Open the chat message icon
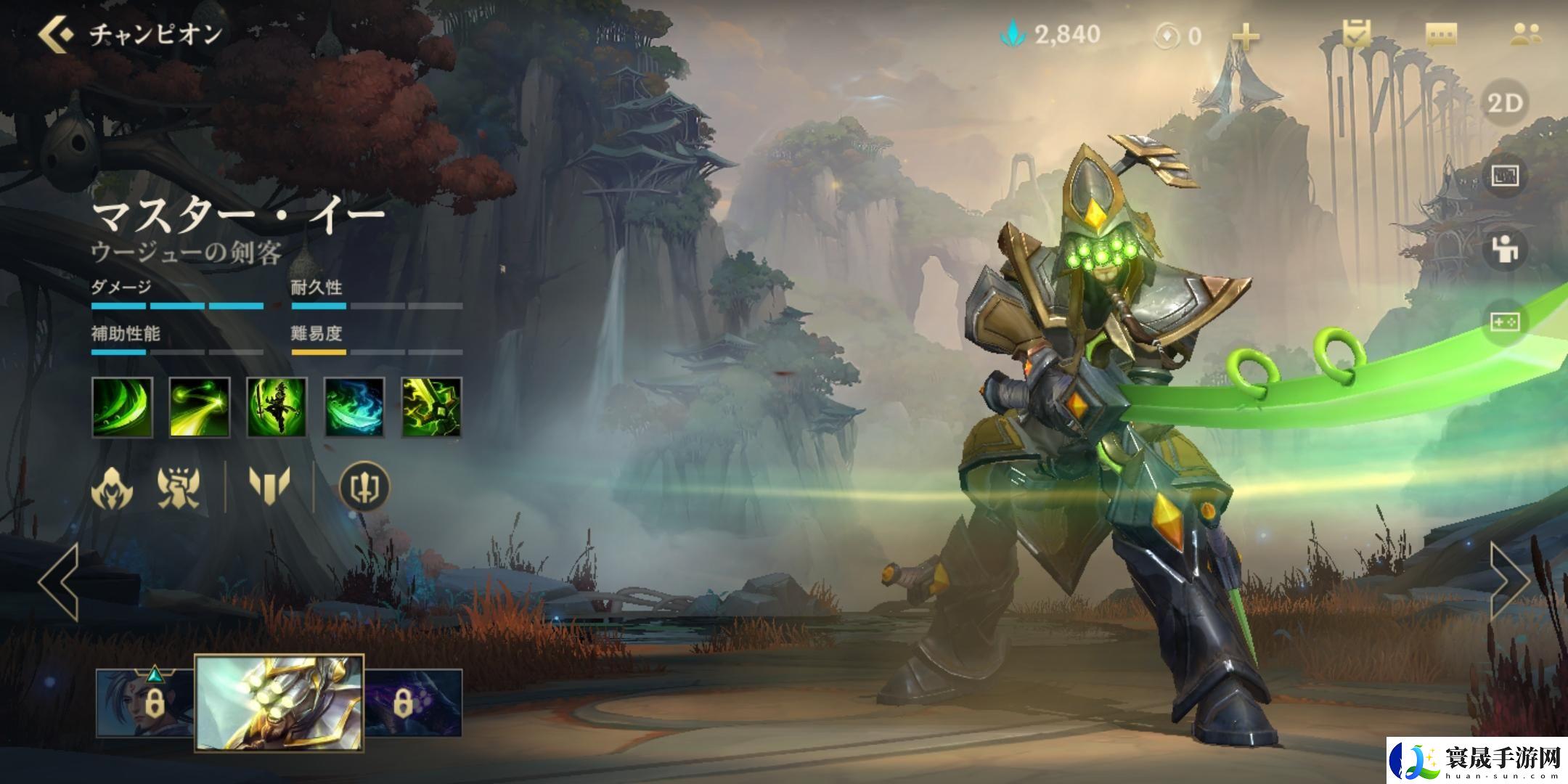The image size is (1568, 784). pyautogui.click(x=1441, y=34)
